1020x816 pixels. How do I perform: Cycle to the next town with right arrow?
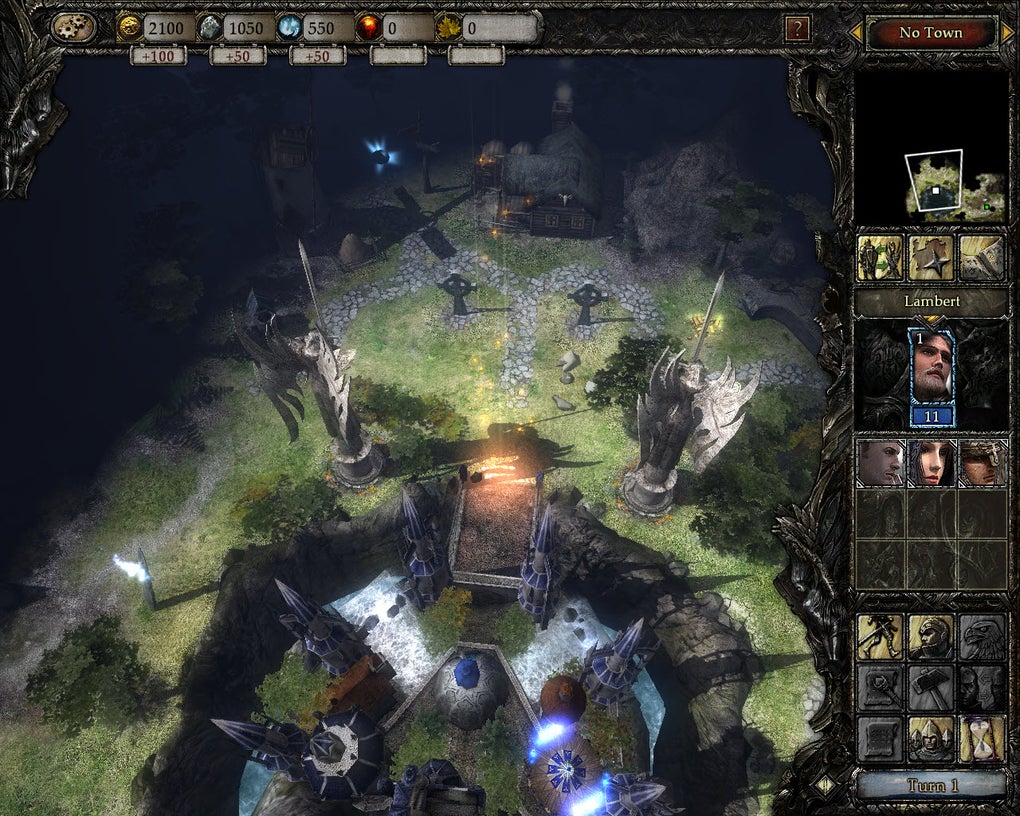pos(1007,33)
